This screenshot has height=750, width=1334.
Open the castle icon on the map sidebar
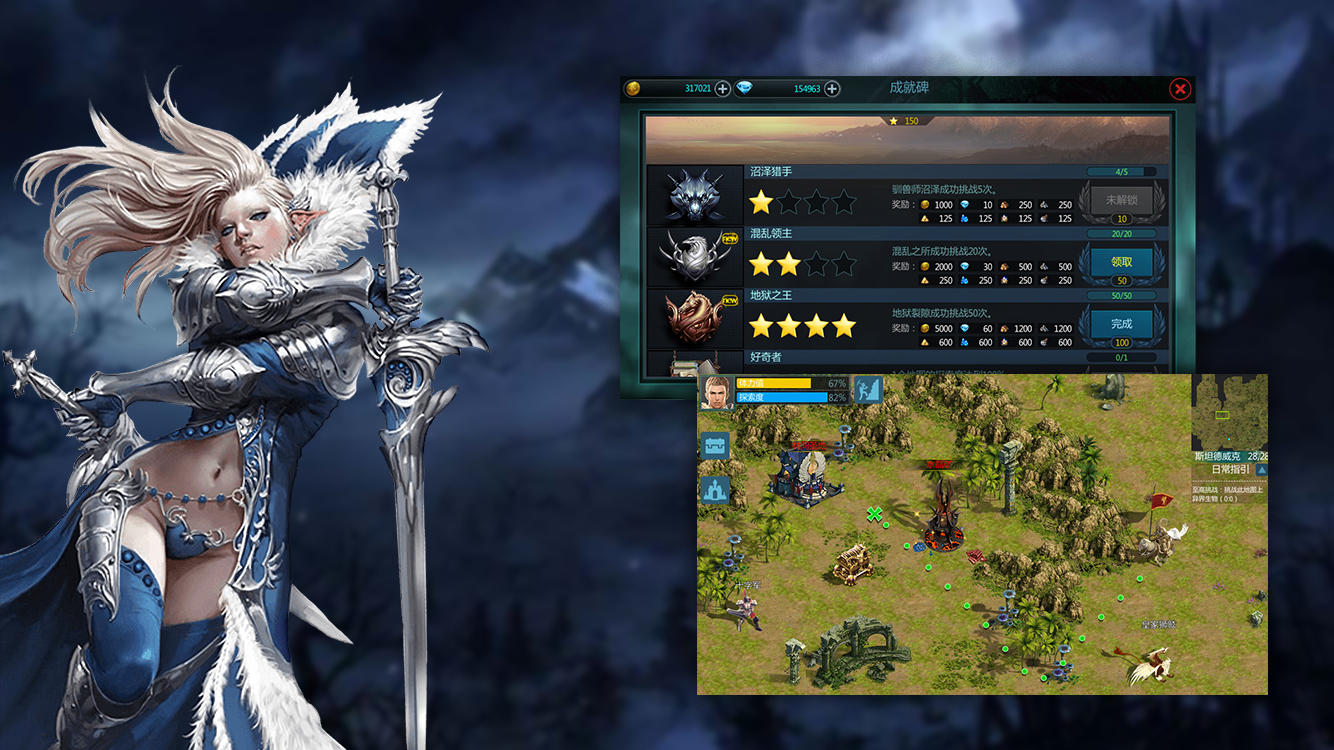tap(714, 490)
